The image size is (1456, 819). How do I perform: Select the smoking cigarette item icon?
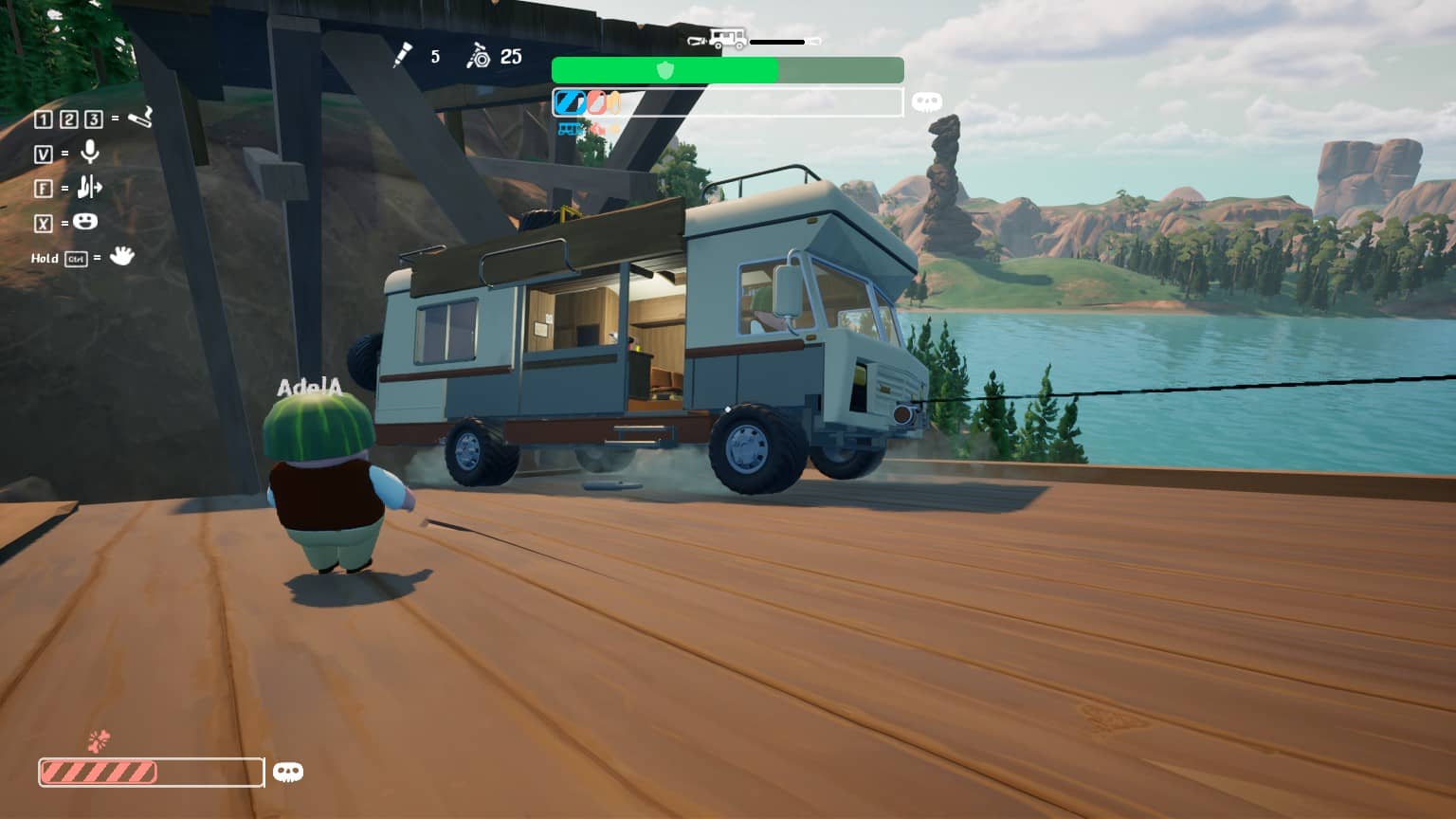click(x=139, y=118)
